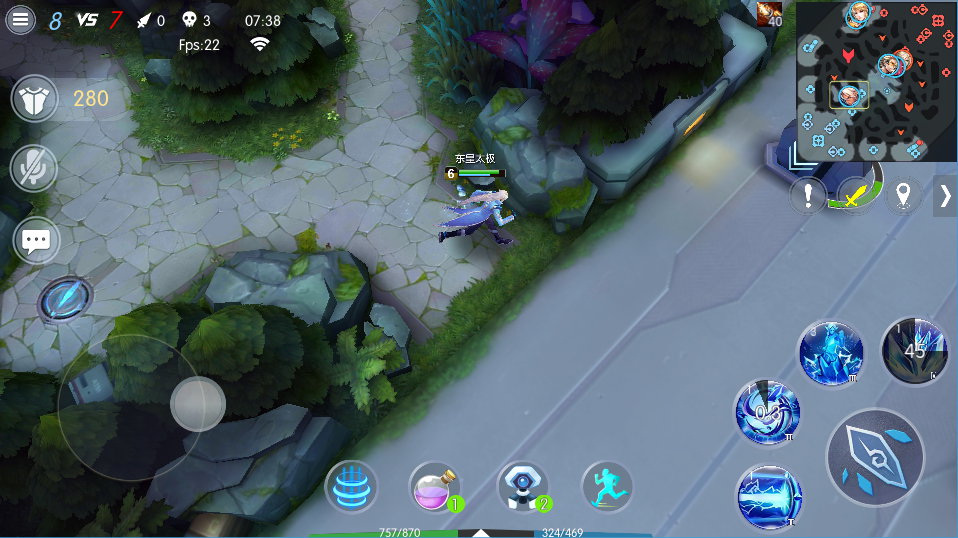This screenshot has height=538, width=958.
Task: Tap the virtual movement joystick knob
Action: click(197, 404)
